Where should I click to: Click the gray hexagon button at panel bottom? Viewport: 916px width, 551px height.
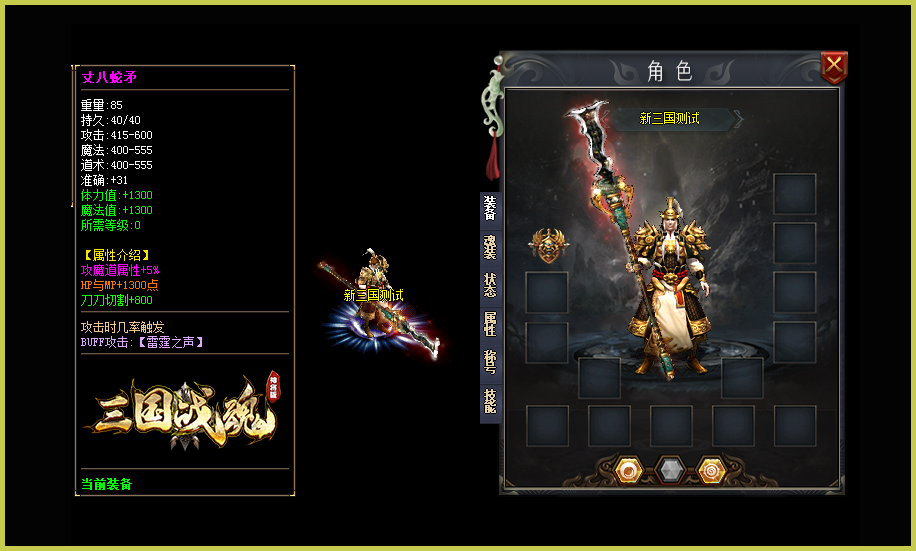click(670, 469)
